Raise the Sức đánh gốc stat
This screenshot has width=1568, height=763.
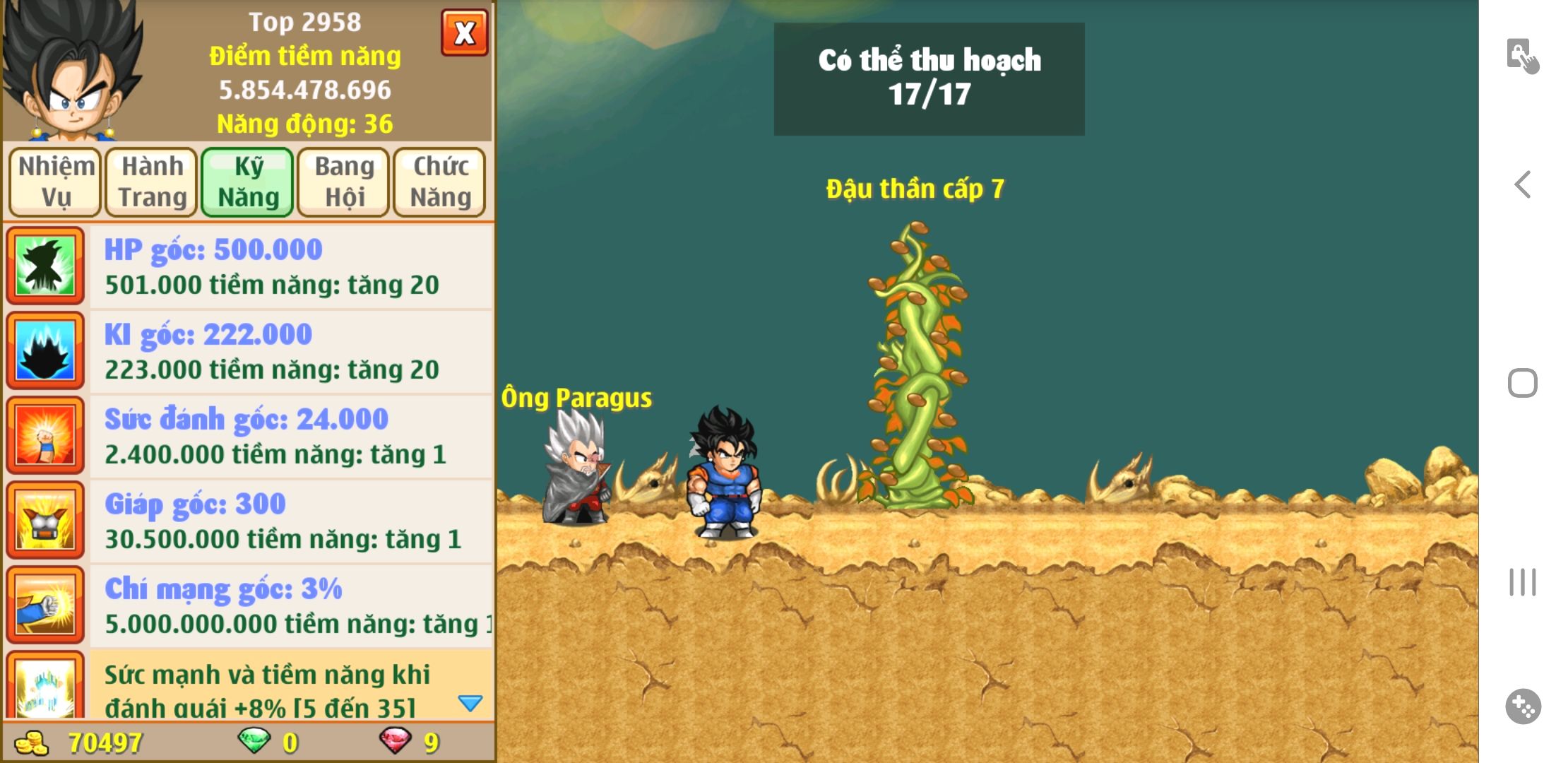pyautogui.click(x=290, y=437)
